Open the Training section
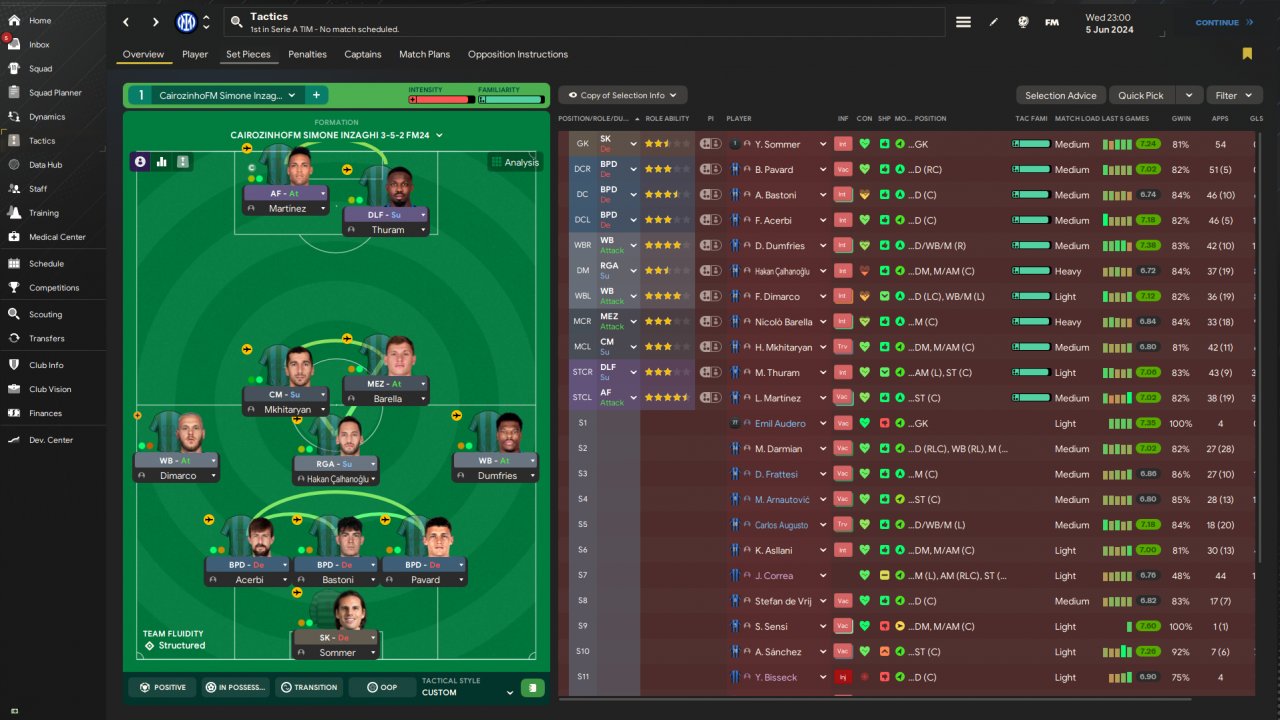 click(43, 213)
